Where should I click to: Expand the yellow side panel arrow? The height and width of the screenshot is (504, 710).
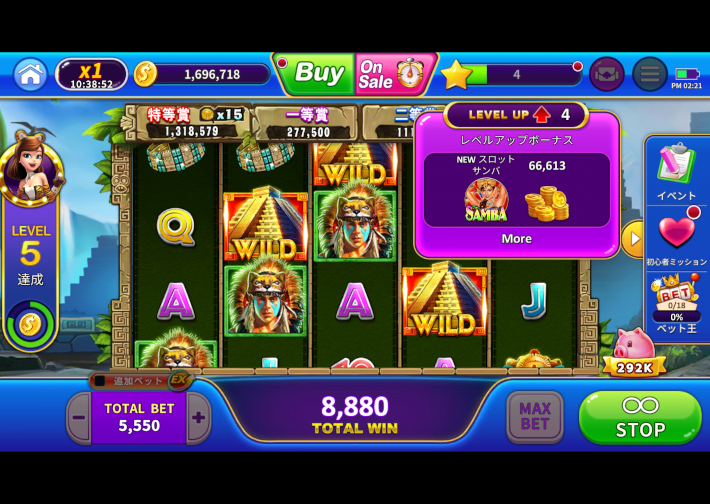[x=632, y=239]
